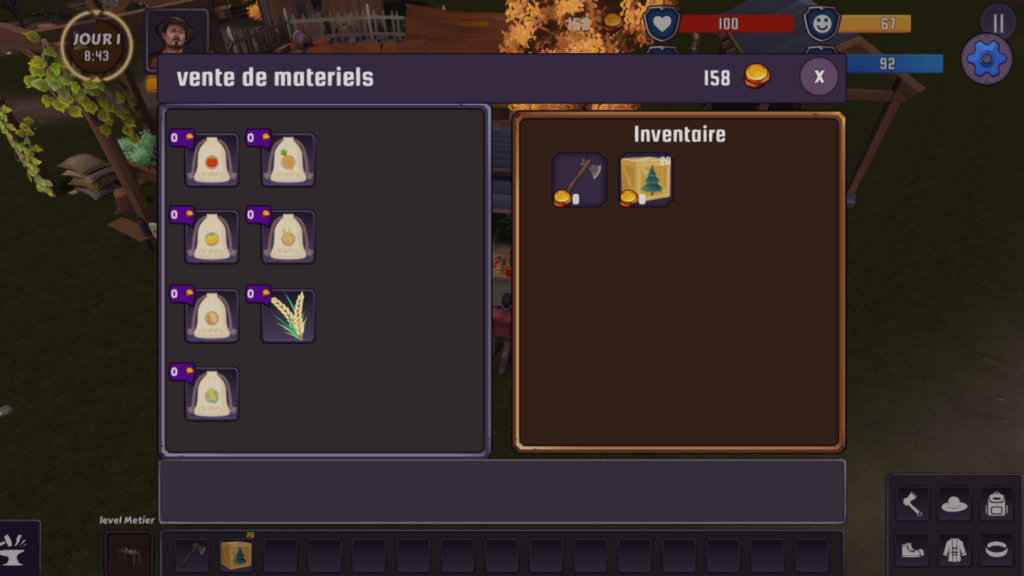Select the carrot seed bag
The image size is (1024, 576).
(x=288, y=160)
